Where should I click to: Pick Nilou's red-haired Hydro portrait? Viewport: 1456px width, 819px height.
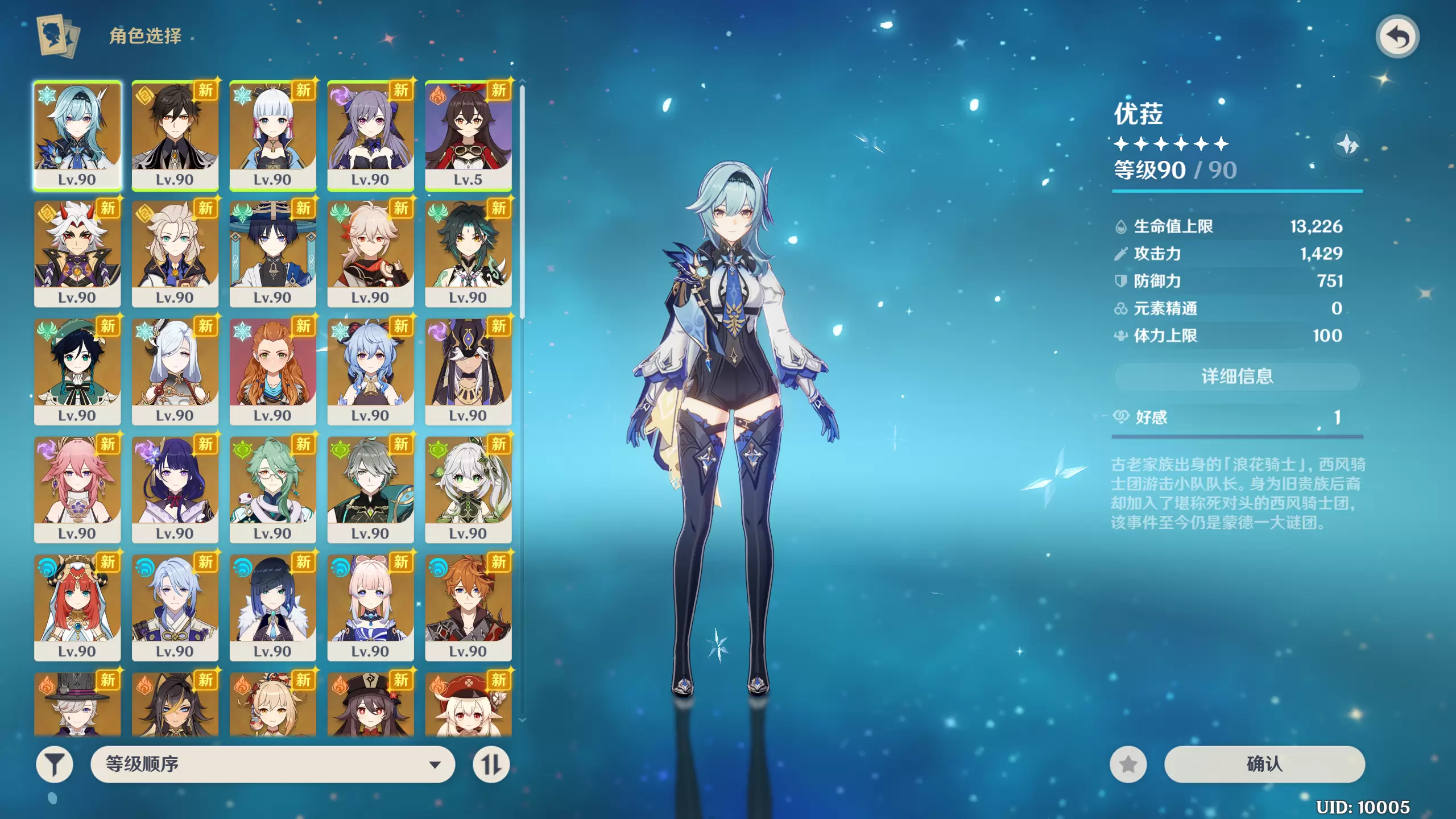[x=77, y=607]
